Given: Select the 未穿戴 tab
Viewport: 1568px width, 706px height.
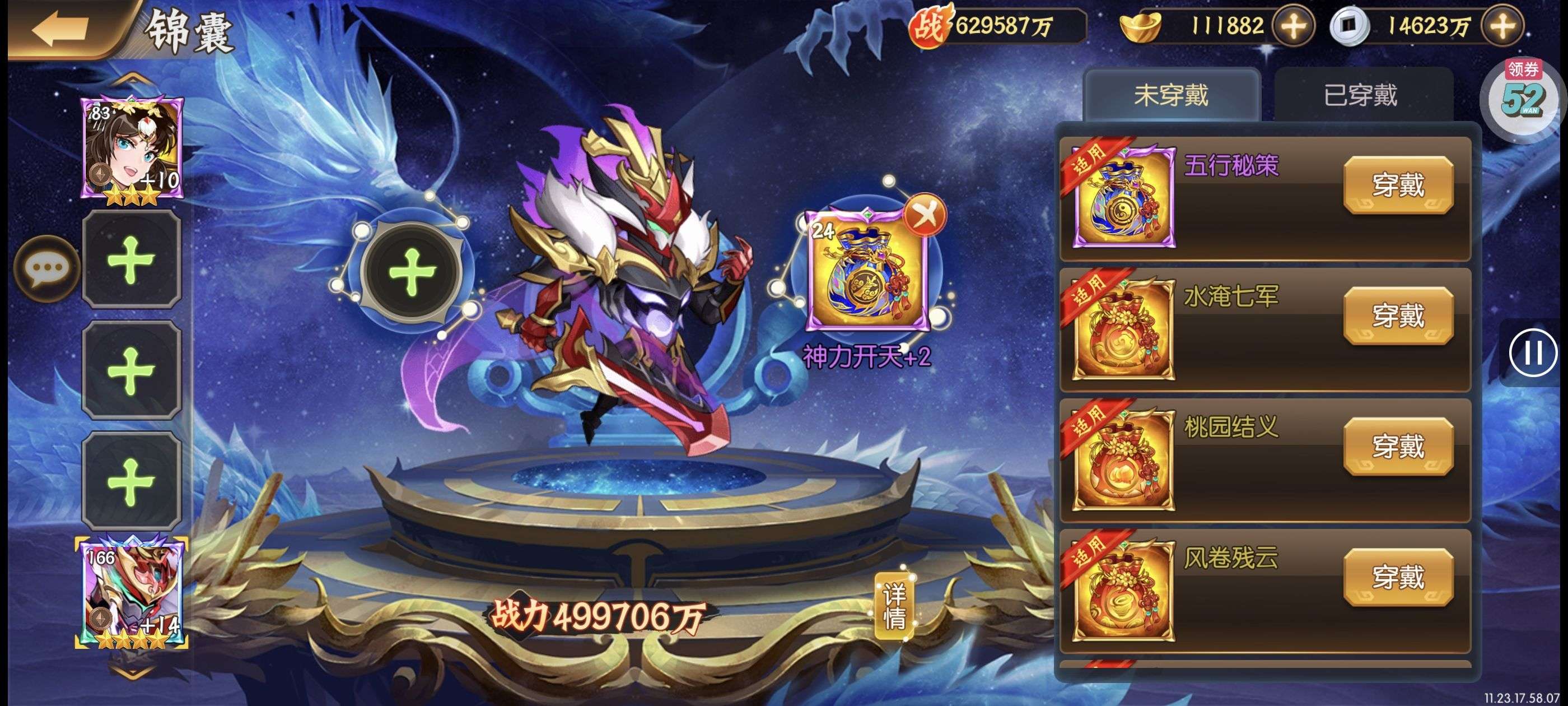Looking at the screenshot, I should click(1170, 96).
